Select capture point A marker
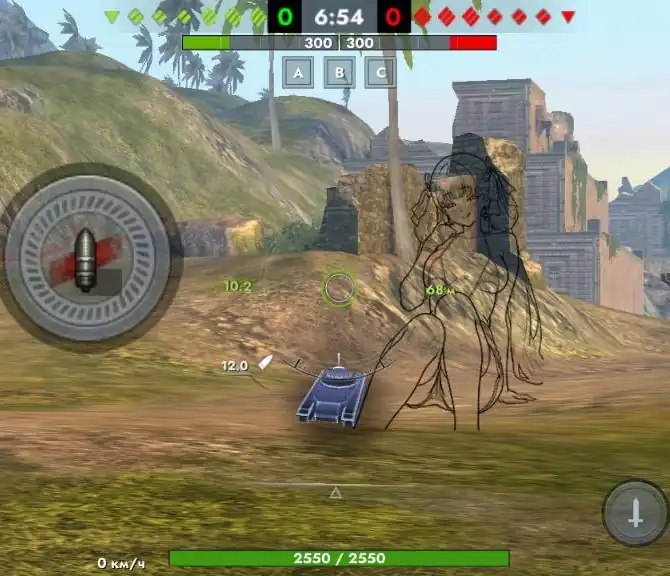 click(x=299, y=72)
